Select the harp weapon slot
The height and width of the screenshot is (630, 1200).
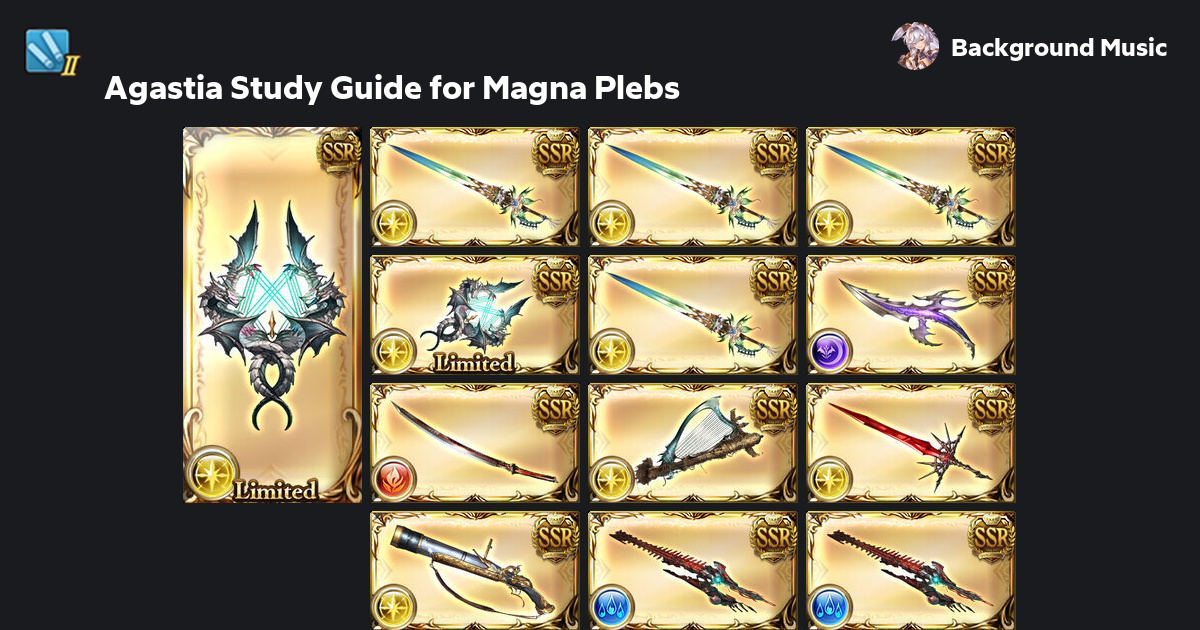(x=692, y=443)
